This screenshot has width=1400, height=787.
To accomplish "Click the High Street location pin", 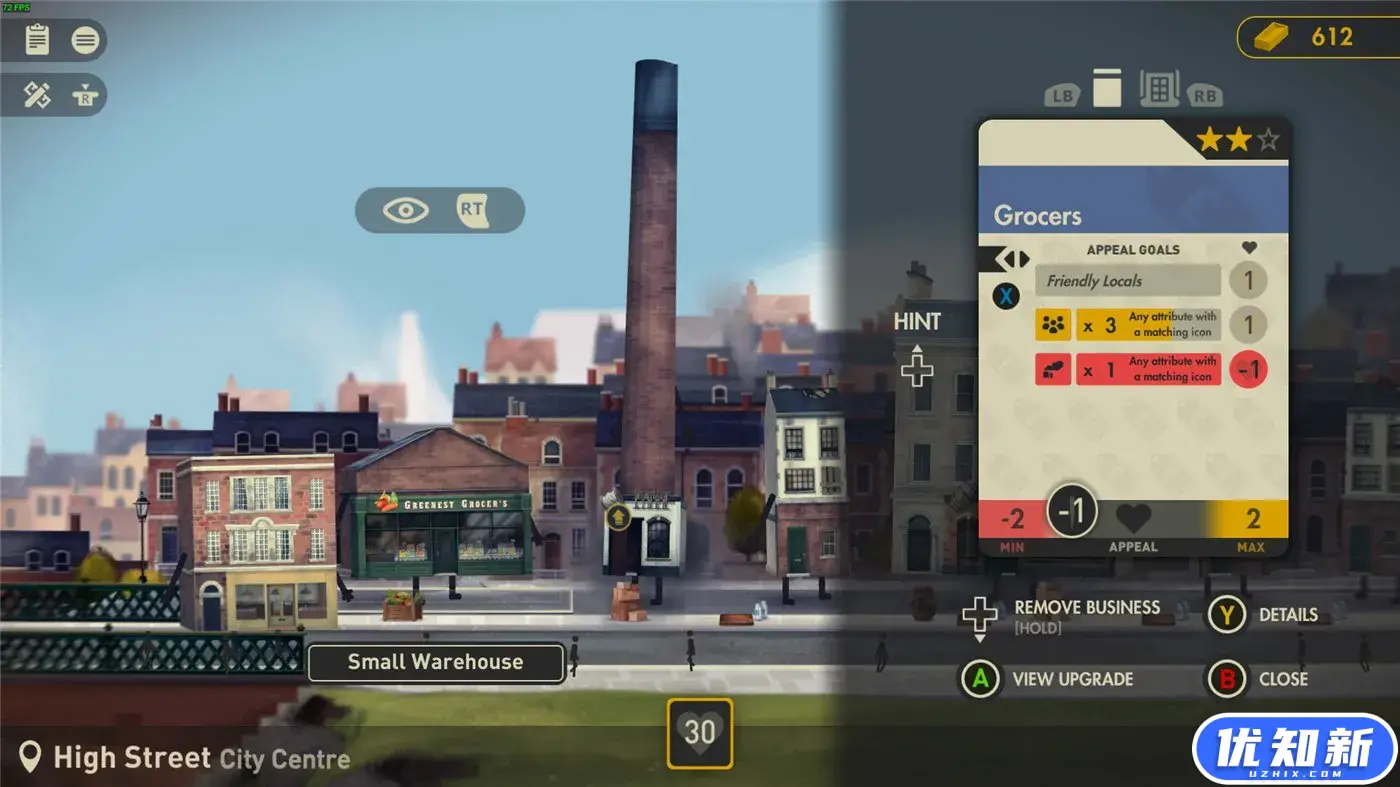I will coord(31,757).
